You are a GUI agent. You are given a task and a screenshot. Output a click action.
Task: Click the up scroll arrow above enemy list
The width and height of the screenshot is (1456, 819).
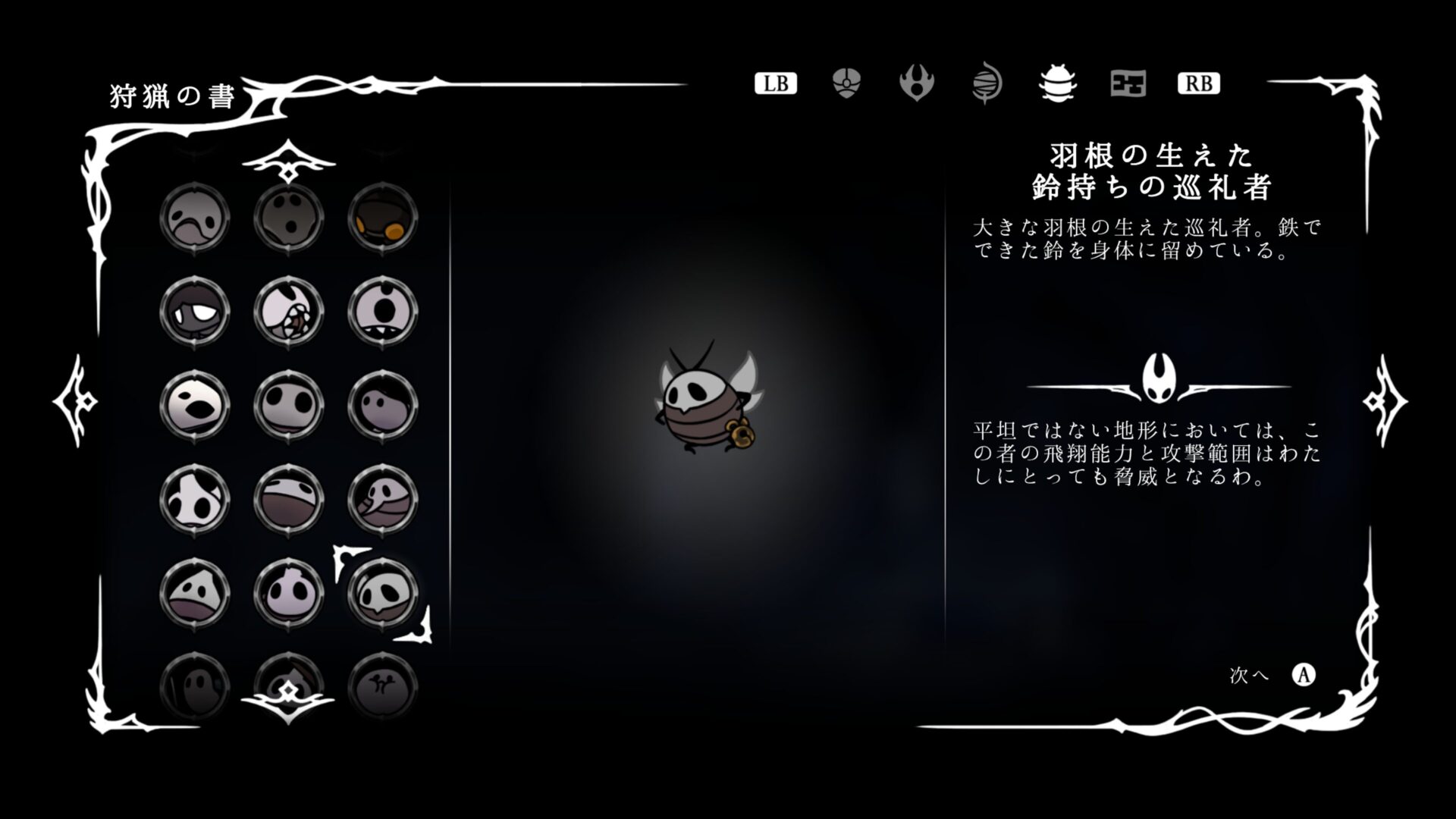pos(288,161)
